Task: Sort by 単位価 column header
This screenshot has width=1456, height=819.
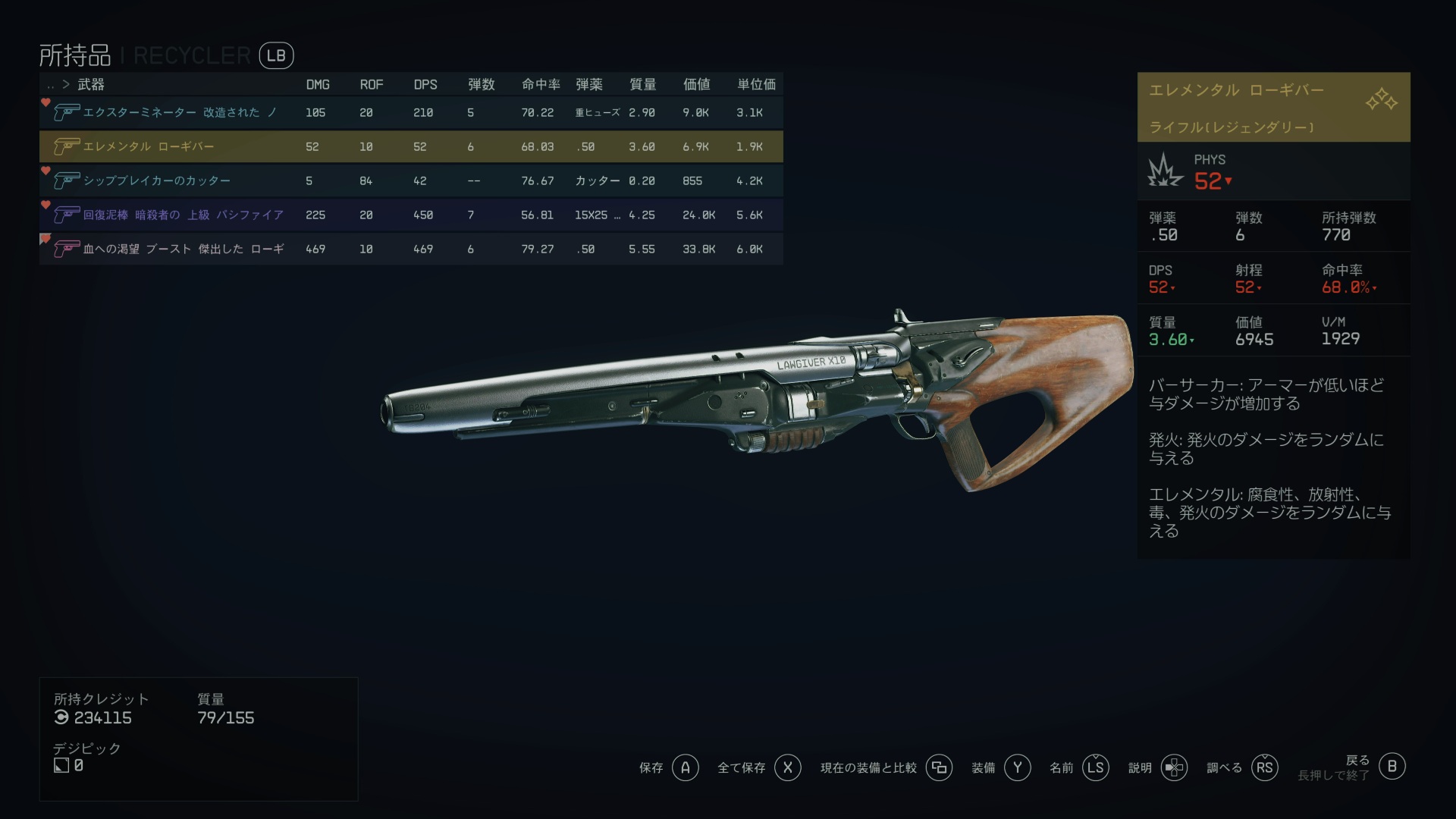Action: (756, 84)
